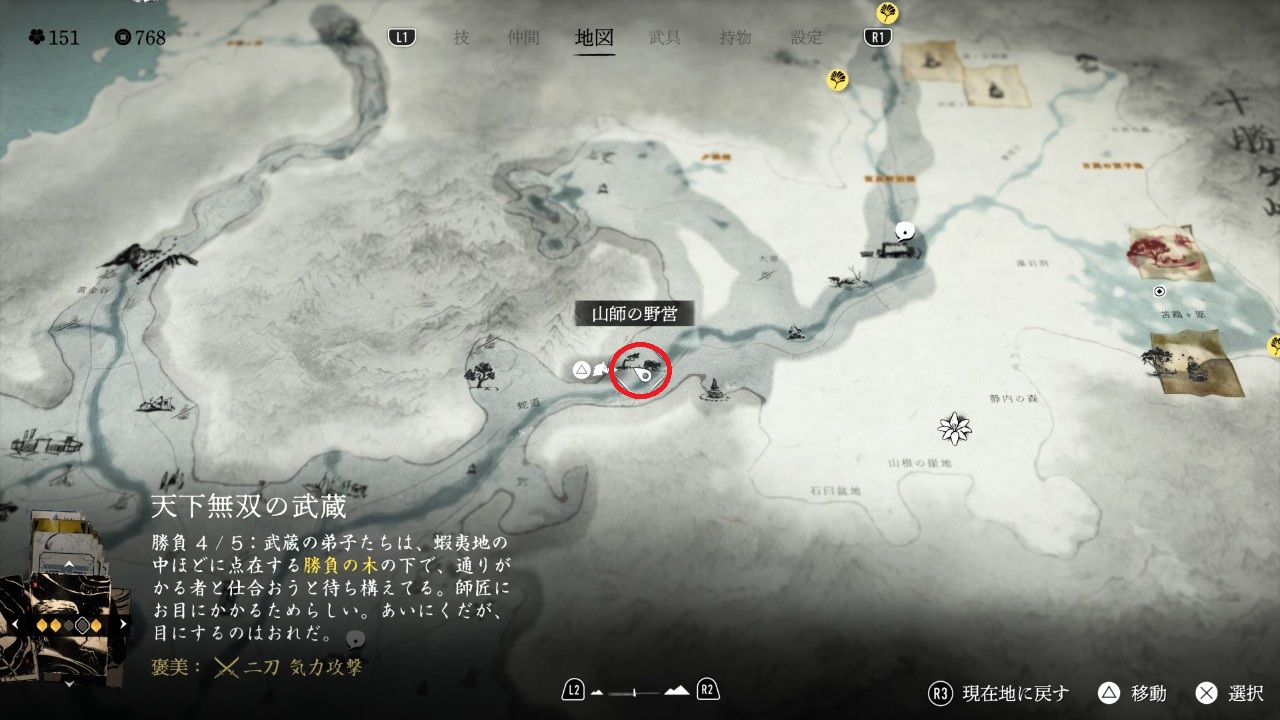Viewport: 1280px width, 720px height.
Task: Select the white flower map marker
Action: [955, 428]
